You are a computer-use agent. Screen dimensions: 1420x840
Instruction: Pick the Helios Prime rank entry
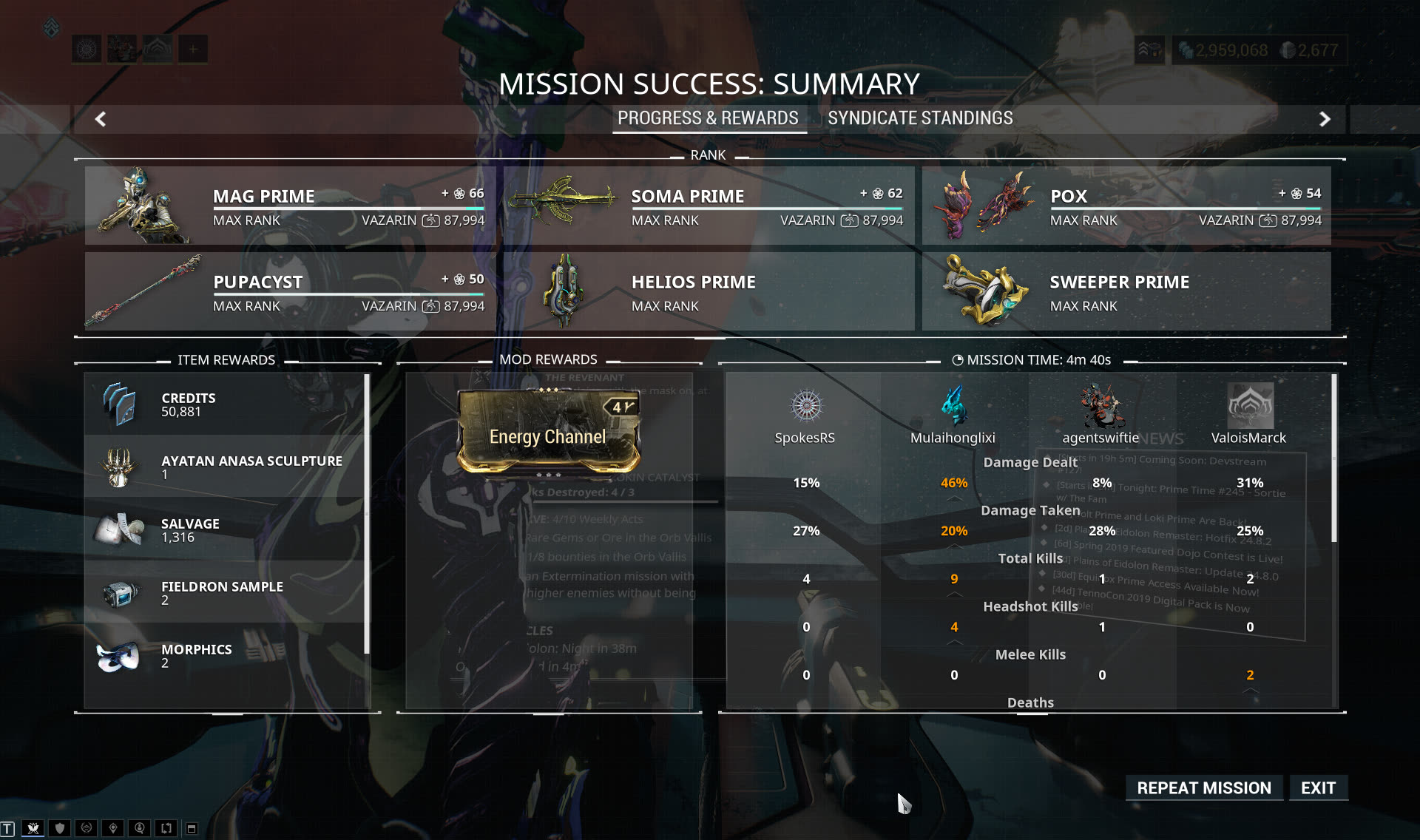point(709,291)
